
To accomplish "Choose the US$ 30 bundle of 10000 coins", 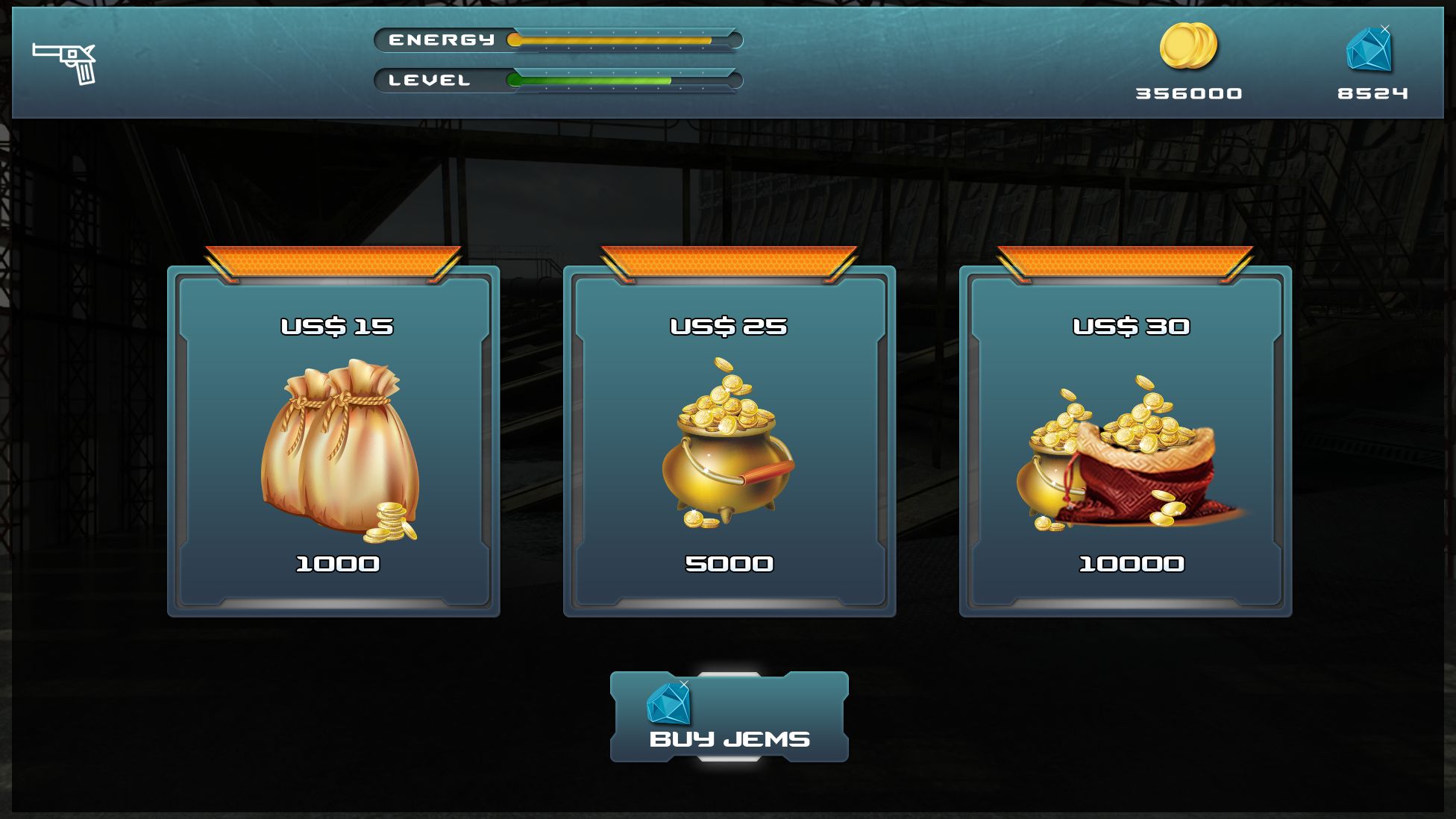I will (x=1125, y=442).
